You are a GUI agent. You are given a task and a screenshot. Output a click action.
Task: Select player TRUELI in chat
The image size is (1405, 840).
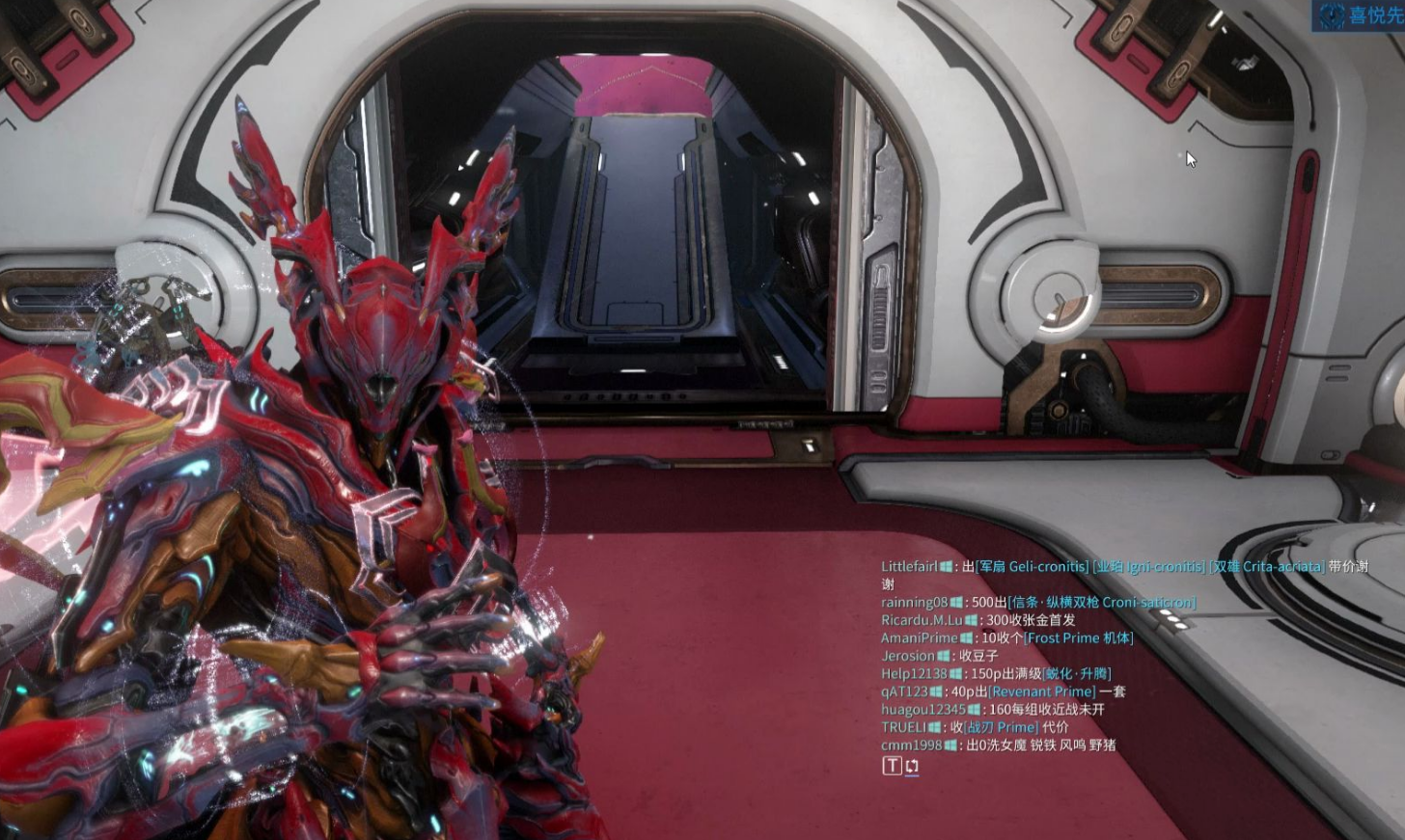[903, 727]
